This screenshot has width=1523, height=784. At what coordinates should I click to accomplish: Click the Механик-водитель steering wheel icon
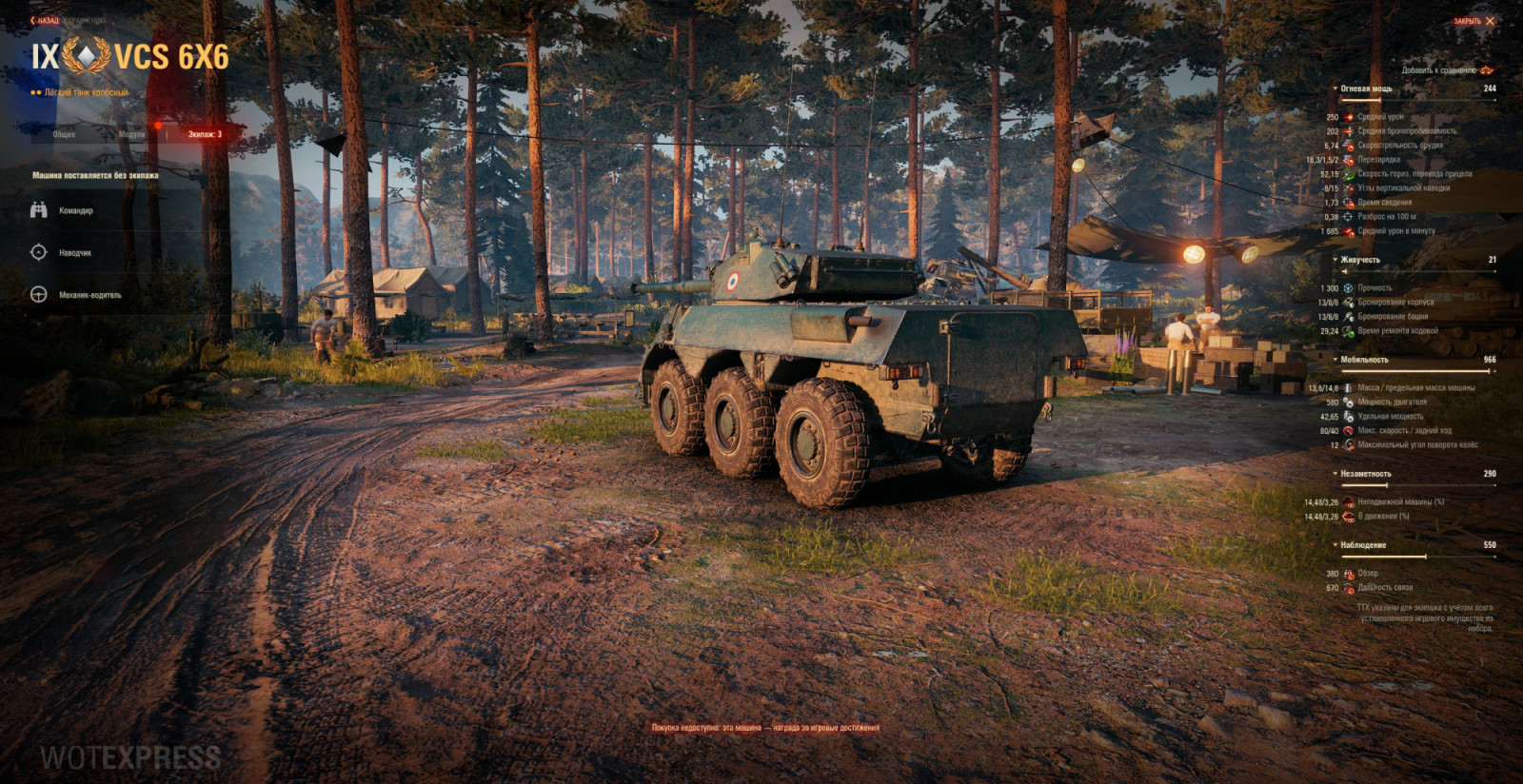pyautogui.click(x=38, y=295)
